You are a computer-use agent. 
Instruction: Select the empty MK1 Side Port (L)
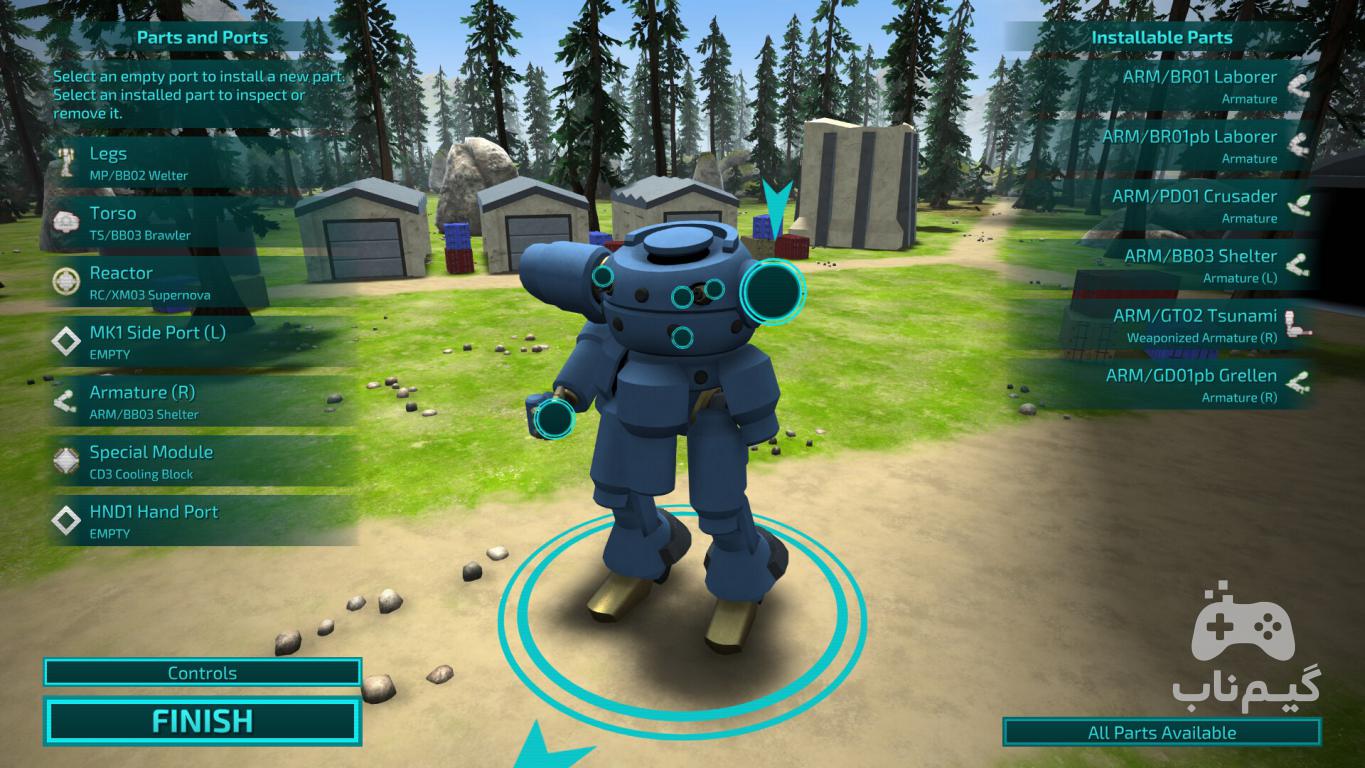pyautogui.click(x=200, y=342)
